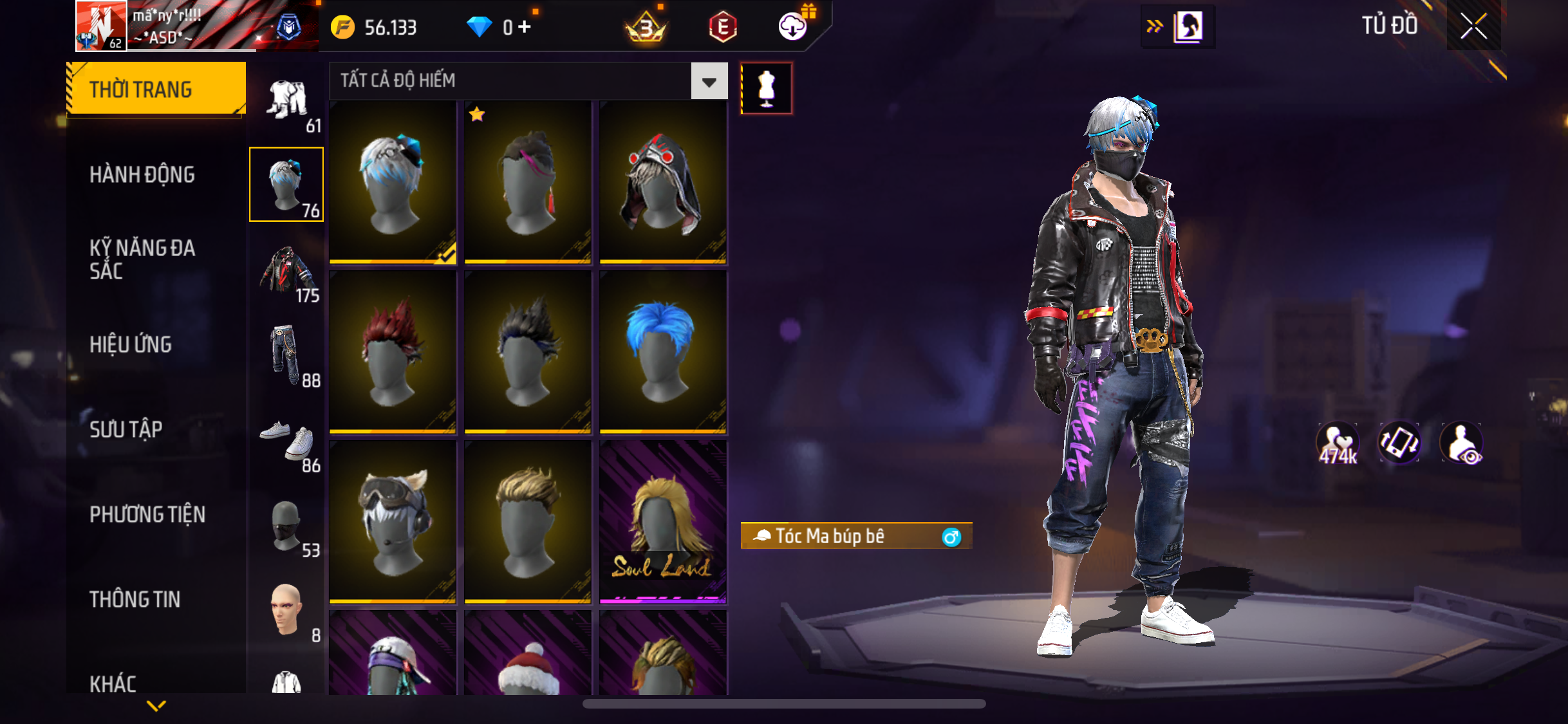Viewport: 1568px width, 724px height.
Task: Select the Soul Land blonde hair
Action: tap(663, 521)
